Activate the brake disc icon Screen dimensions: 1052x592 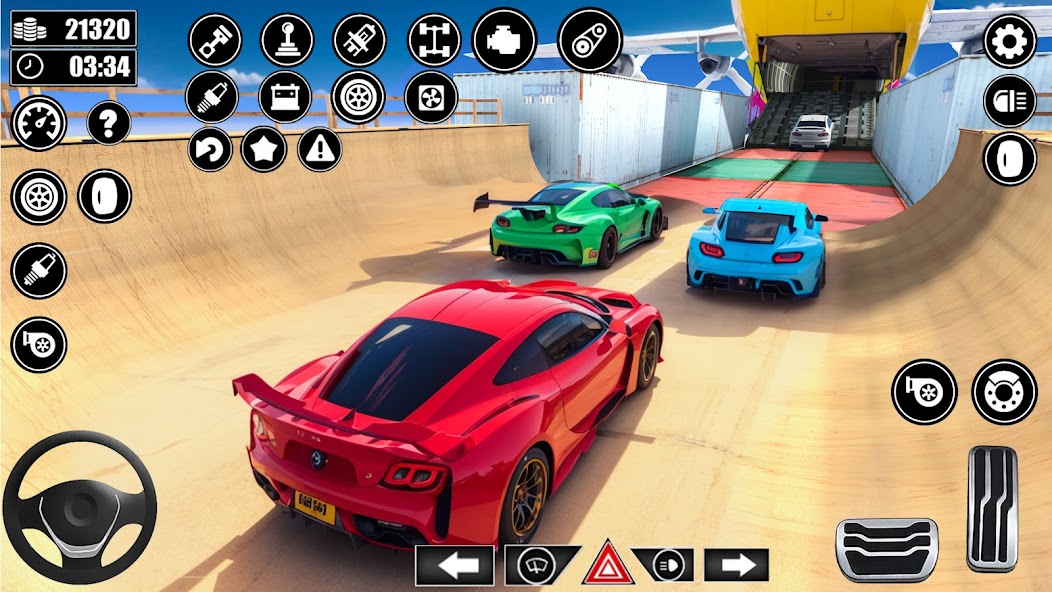click(1003, 391)
